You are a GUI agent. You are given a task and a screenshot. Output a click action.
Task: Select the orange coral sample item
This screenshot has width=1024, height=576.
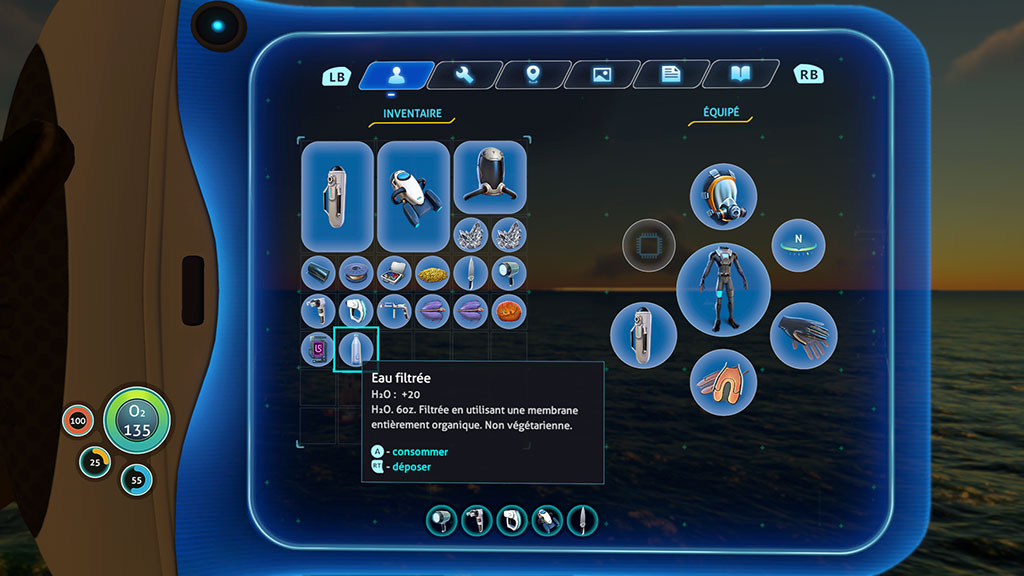click(x=509, y=310)
